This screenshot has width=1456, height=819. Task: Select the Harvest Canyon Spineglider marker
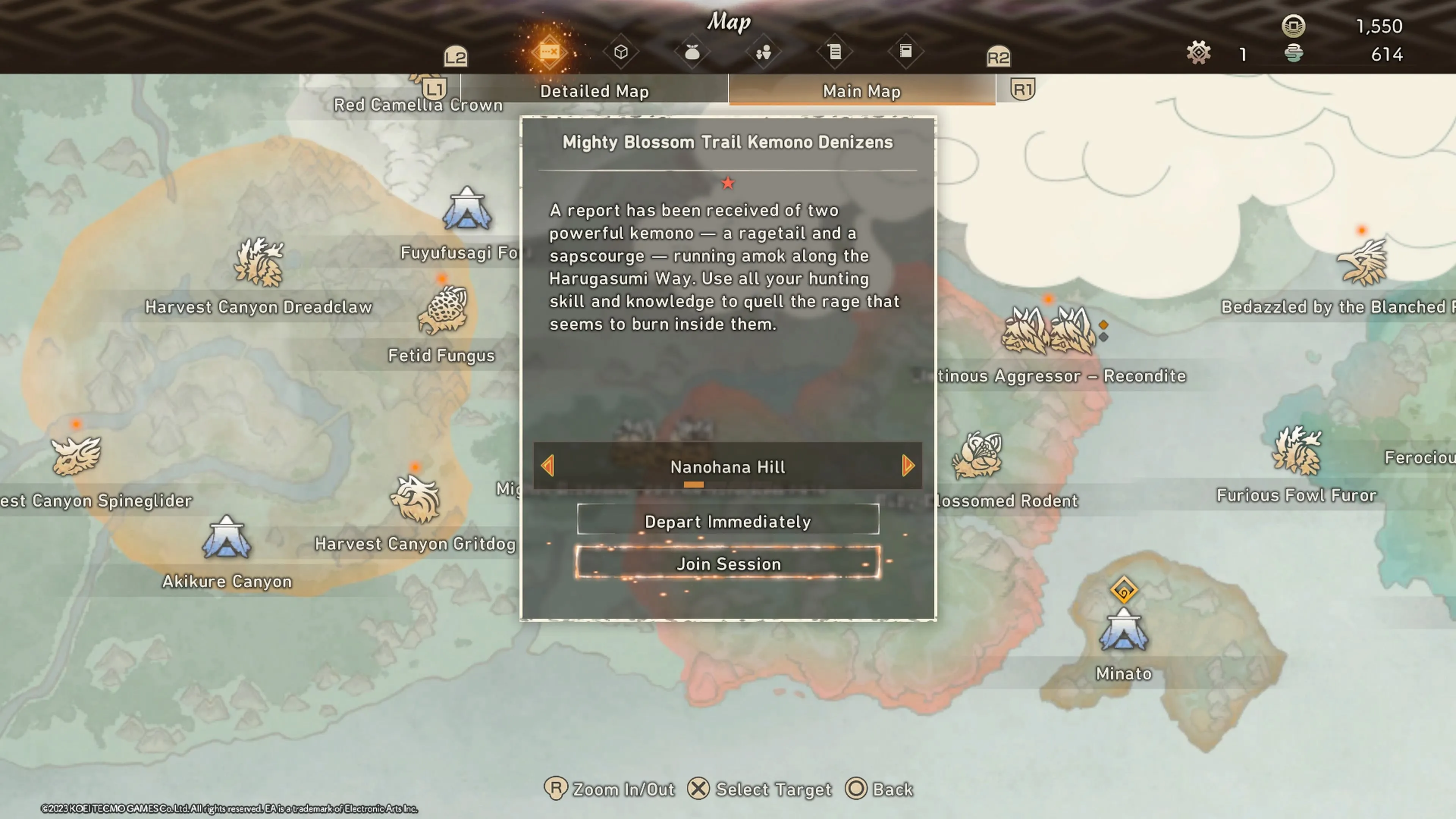click(76, 455)
